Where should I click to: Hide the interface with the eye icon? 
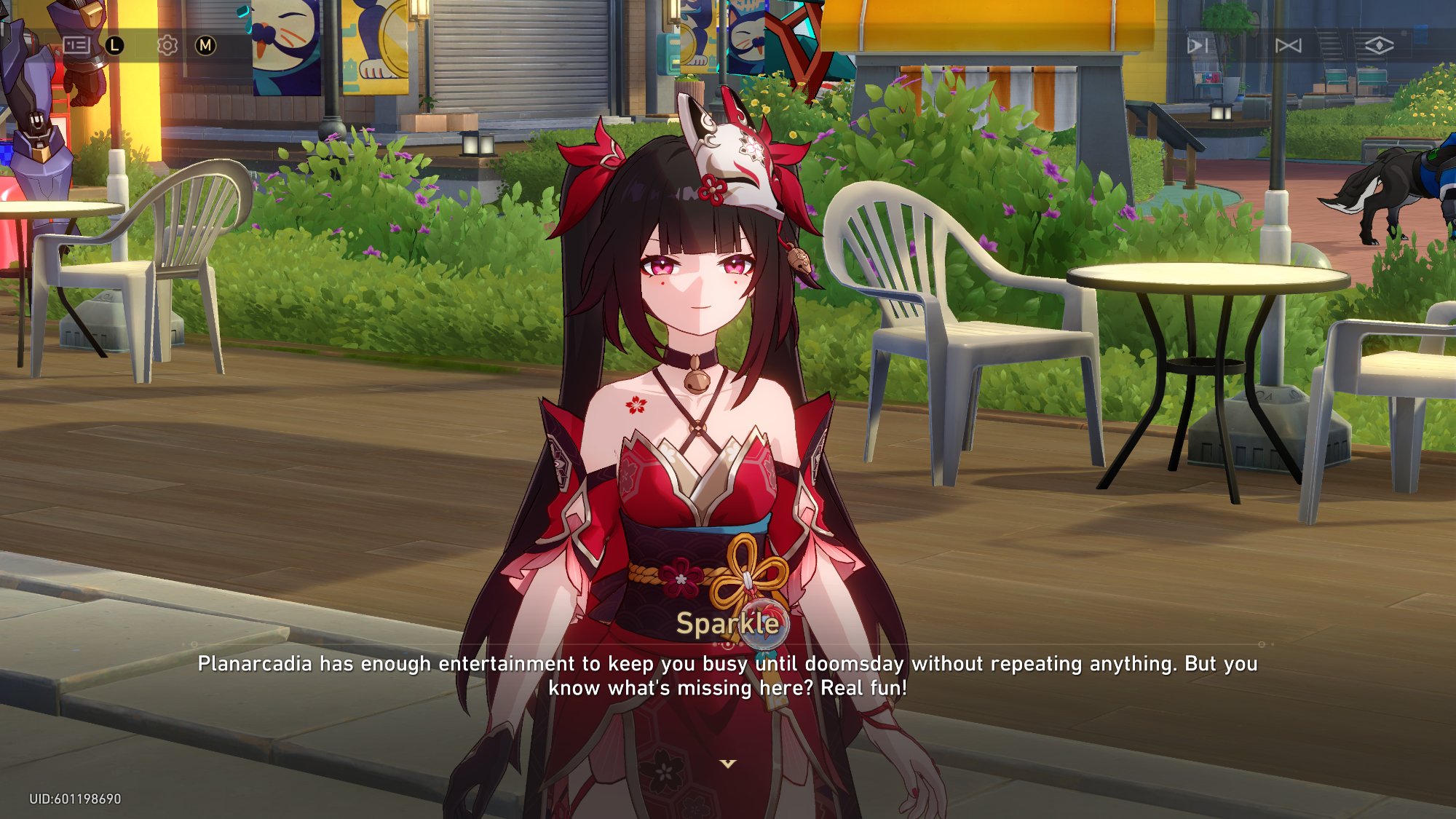point(1379,46)
